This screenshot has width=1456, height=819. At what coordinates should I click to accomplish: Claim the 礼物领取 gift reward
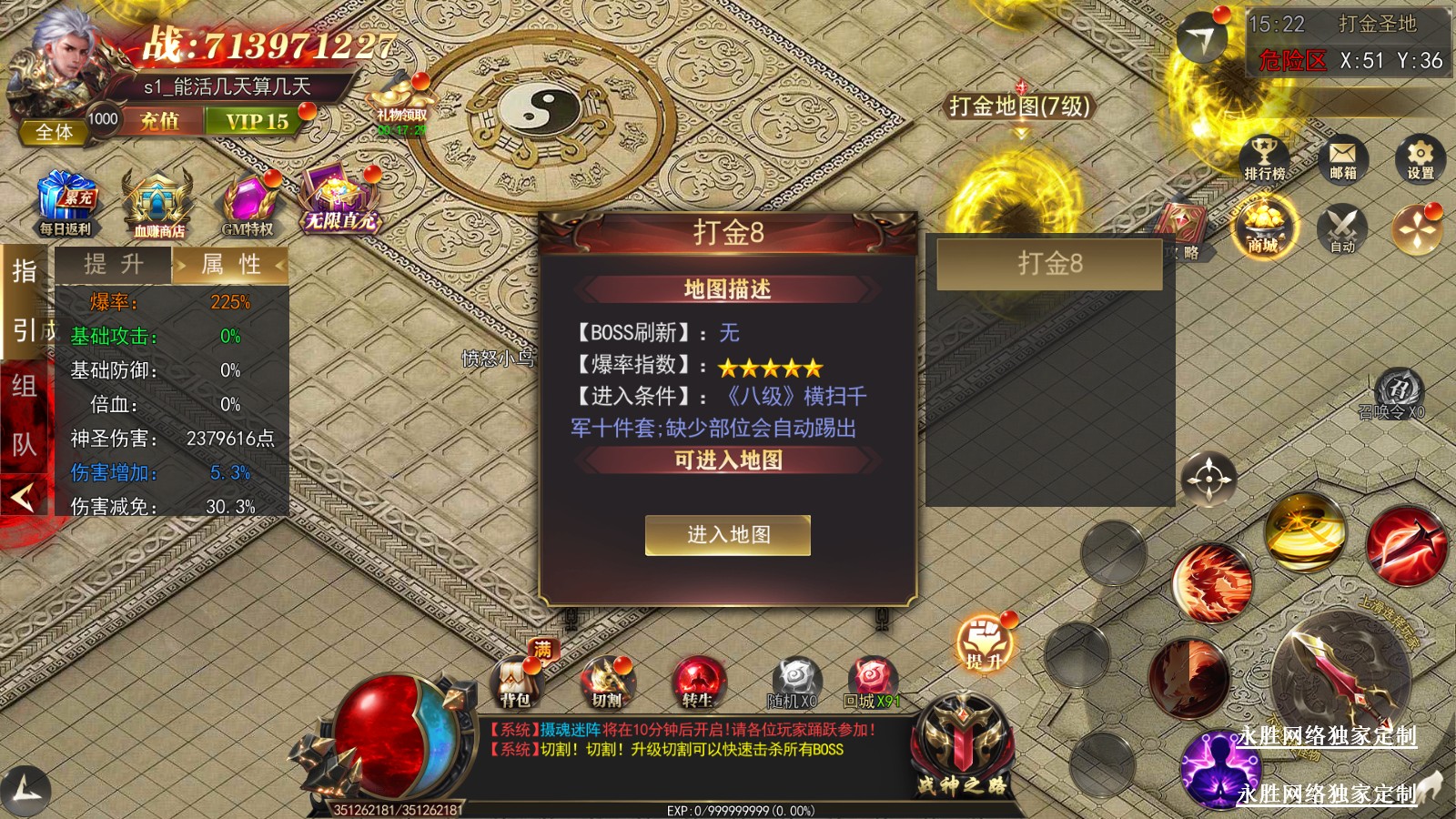(x=401, y=105)
